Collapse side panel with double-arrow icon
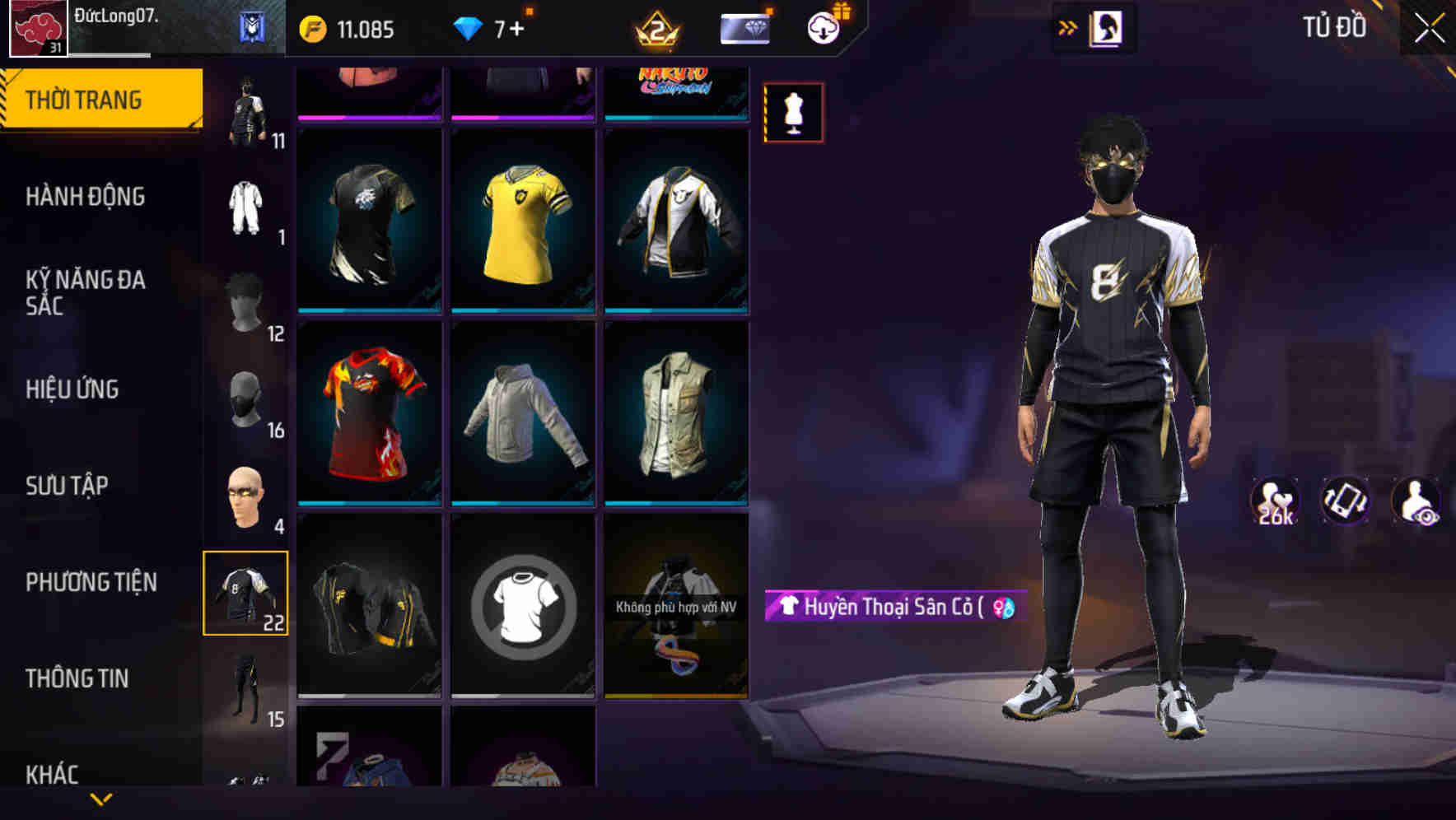The height and width of the screenshot is (820, 1456). click(x=1068, y=27)
